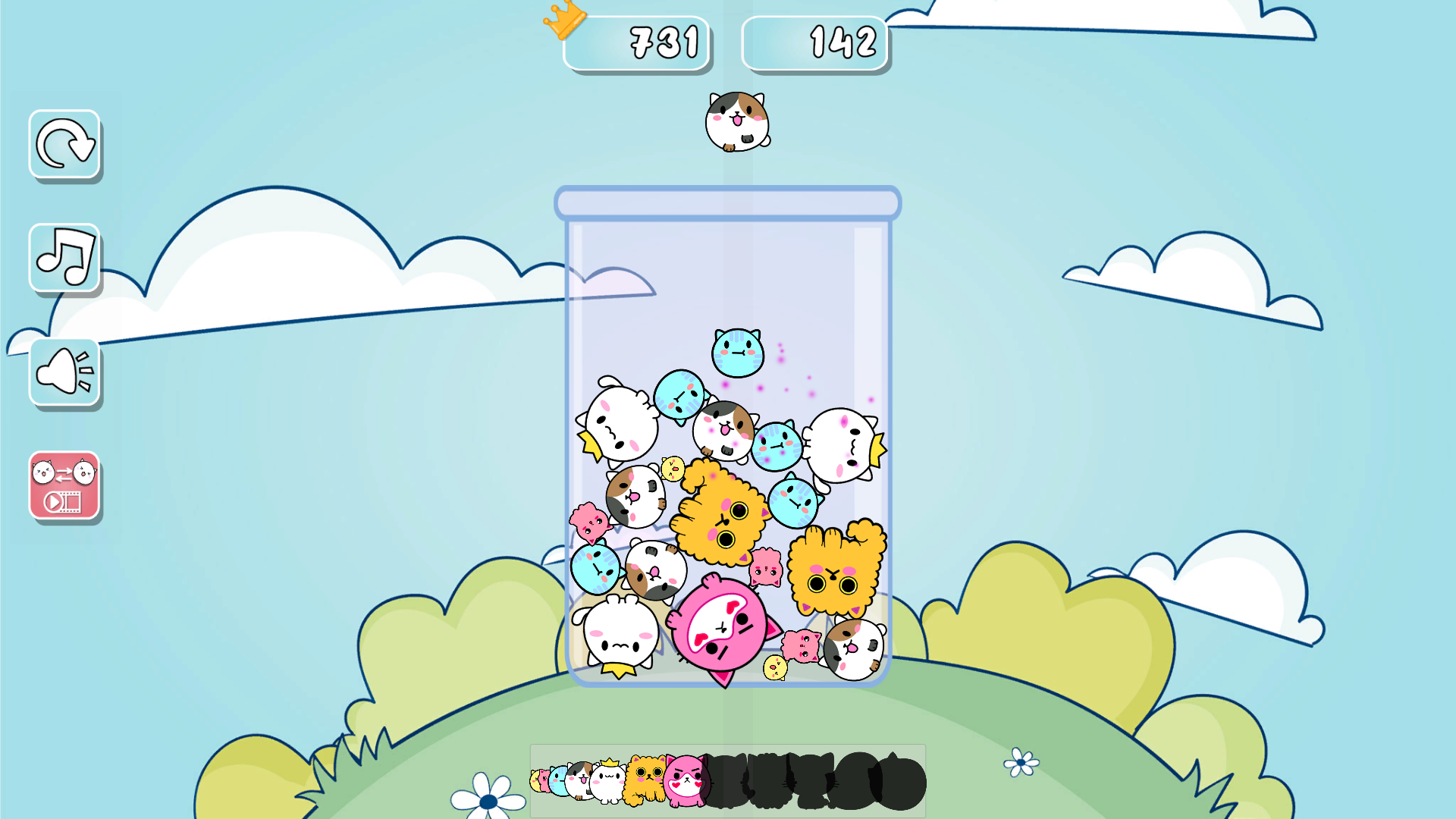This screenshot has height=819, width=1456.
Task: Click the first darkened mystery cat silhouette
Action: click(728, 781)
